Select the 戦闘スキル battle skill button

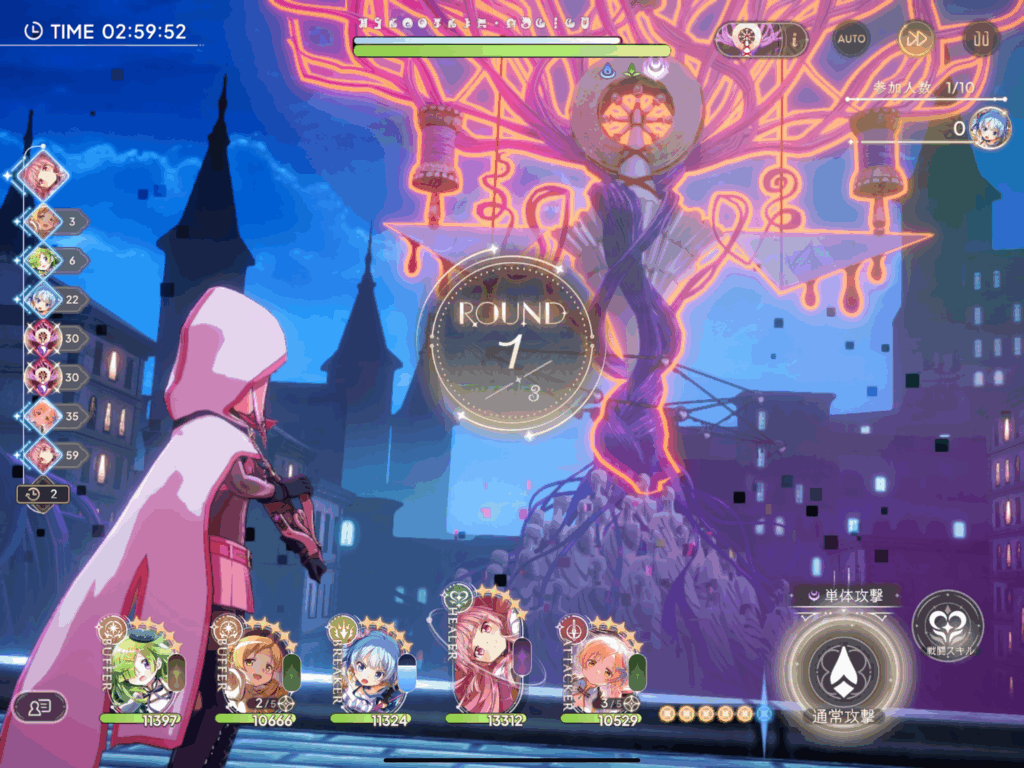[x=947, y=627]
